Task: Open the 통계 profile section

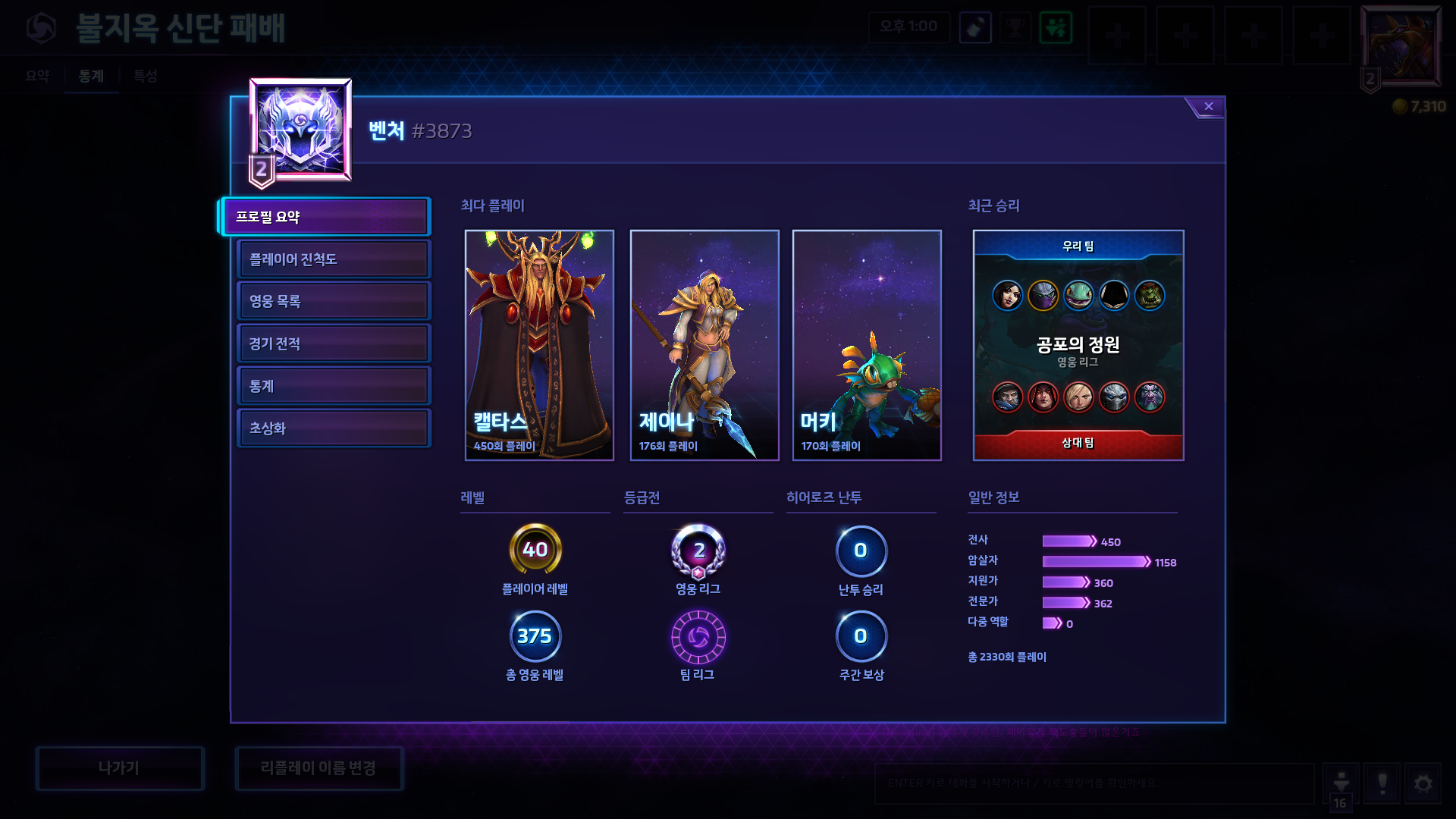Action: point(333,386)
